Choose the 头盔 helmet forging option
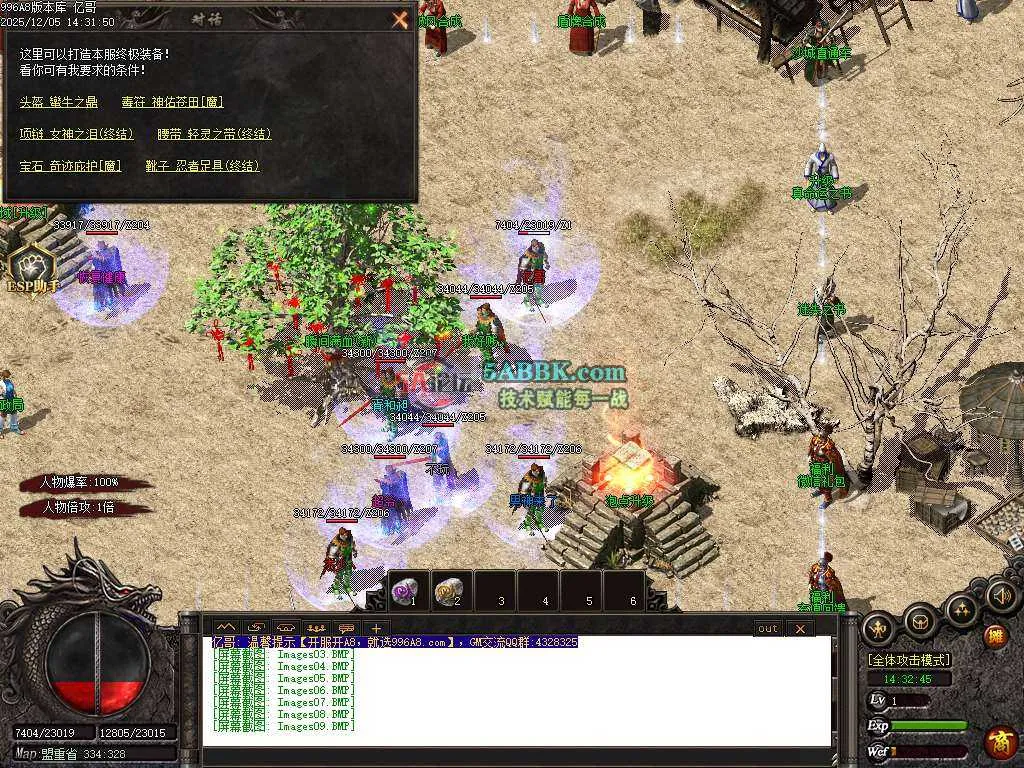1024x768 pixels. pyautogui.click(x=59, y=102)
